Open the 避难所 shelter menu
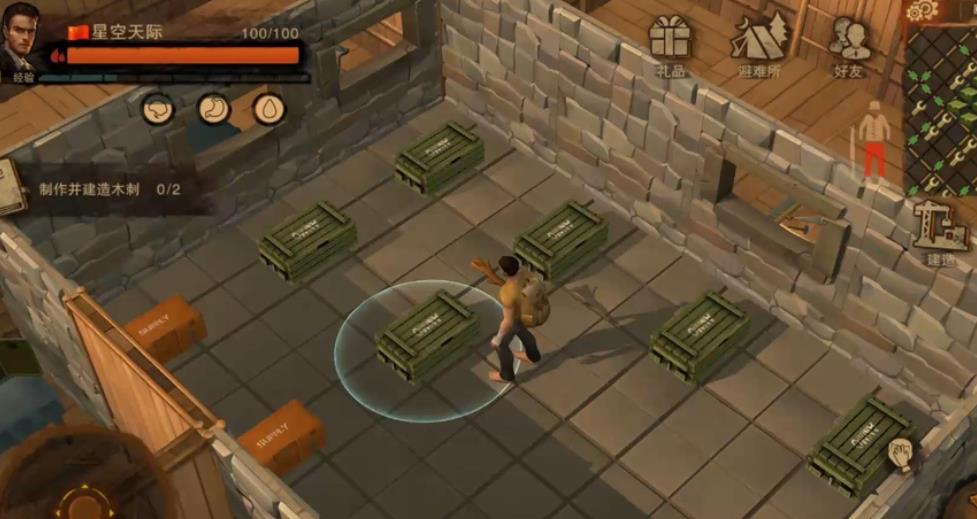This screenshot has height=519, width=977. point(760,43)
